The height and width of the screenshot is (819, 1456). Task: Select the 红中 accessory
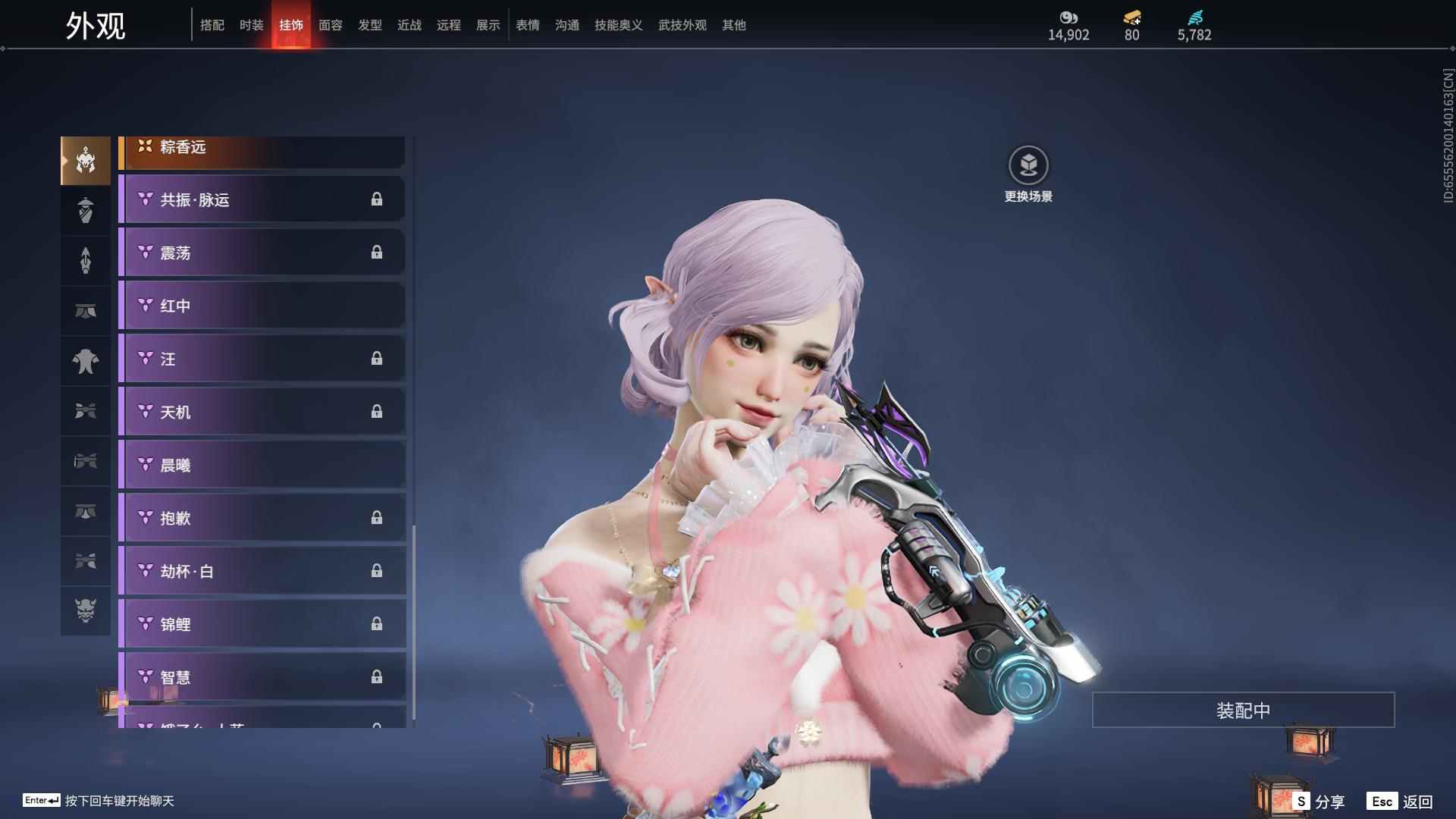262,306
